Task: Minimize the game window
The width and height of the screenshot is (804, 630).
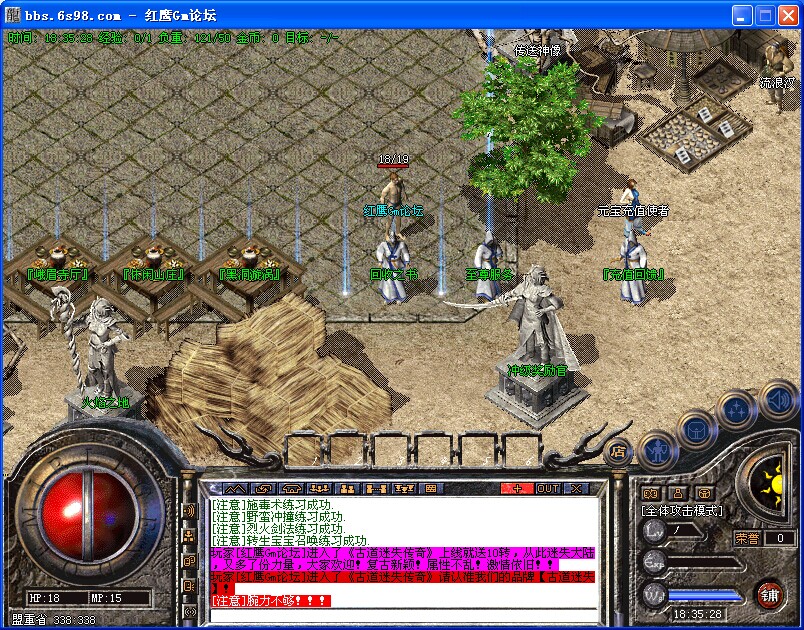Action: point(742,15)
